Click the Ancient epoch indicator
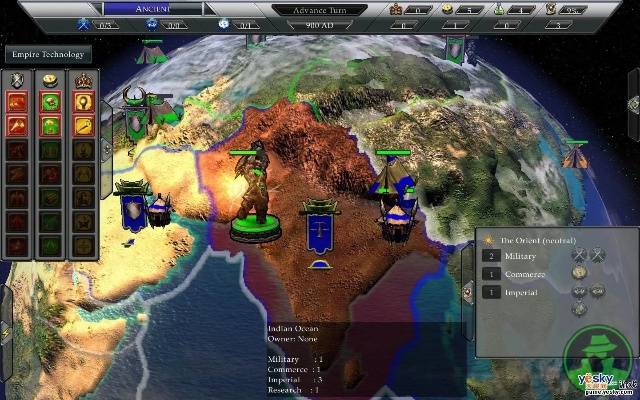This screenshot has height=400, width=640. click(x=152, y=9)
